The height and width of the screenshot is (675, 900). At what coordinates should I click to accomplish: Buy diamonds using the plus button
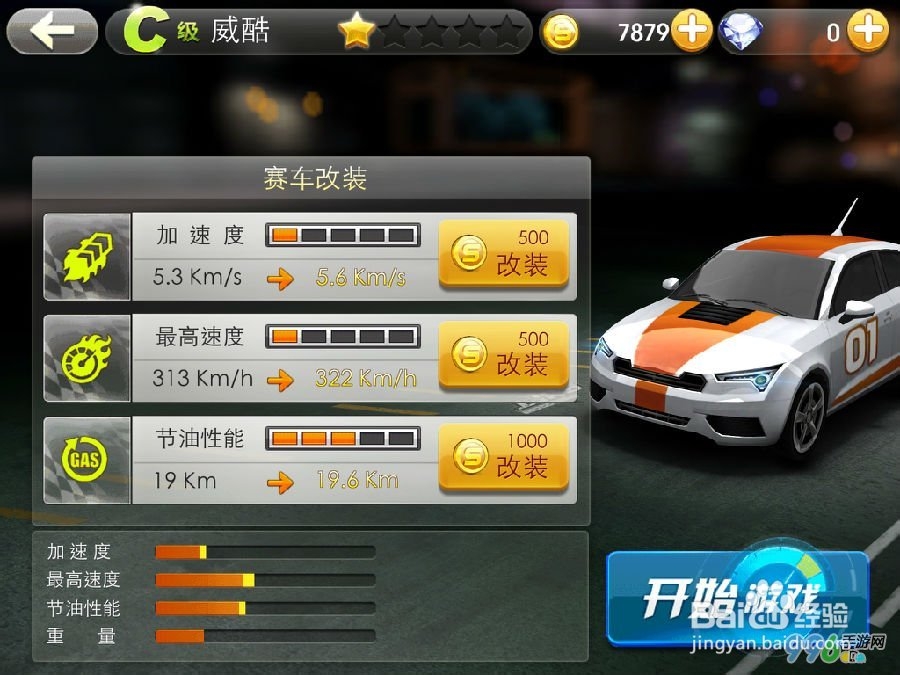tap(868, 32)
